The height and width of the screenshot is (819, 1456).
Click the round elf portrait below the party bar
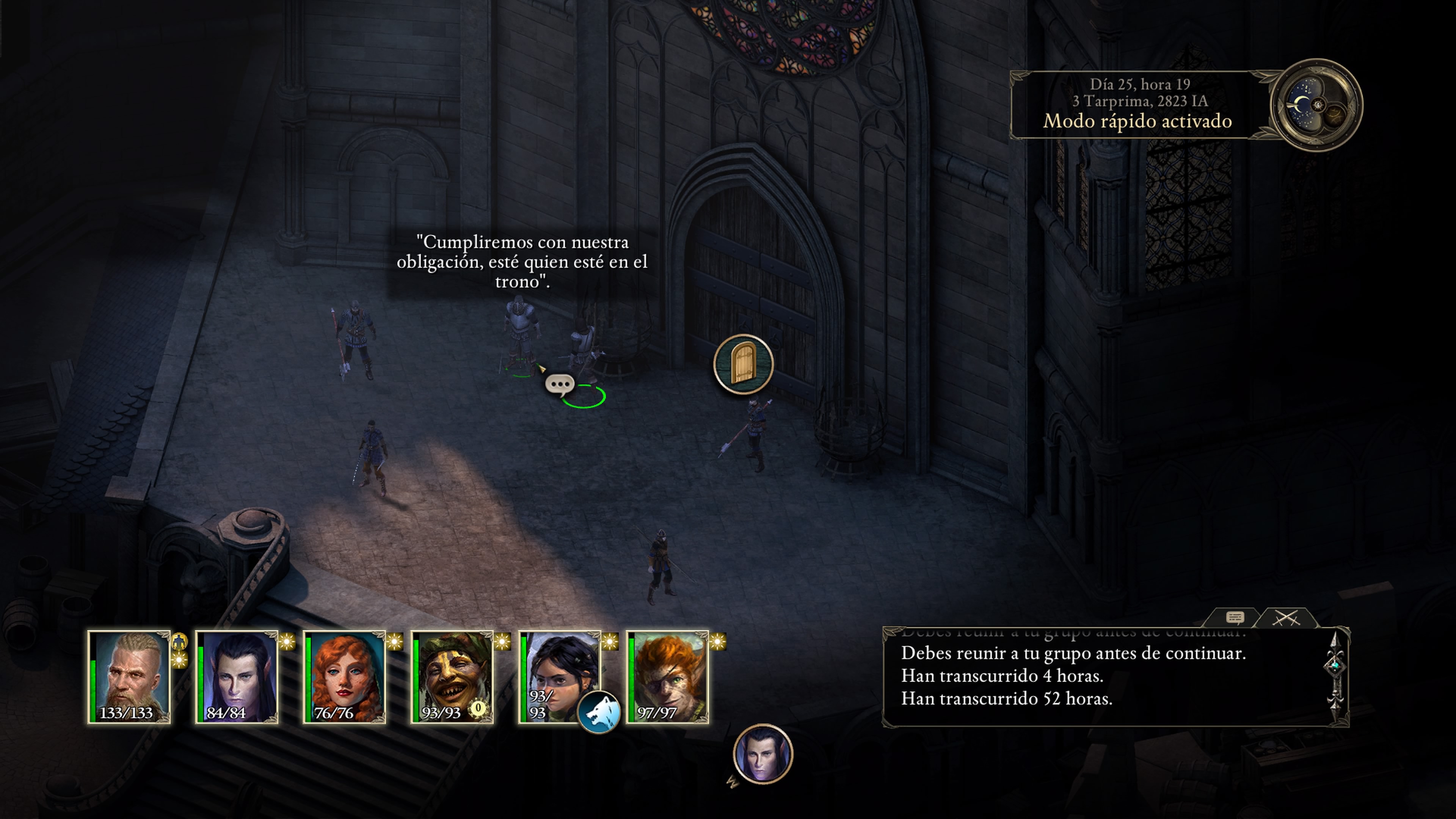point(763,753)
